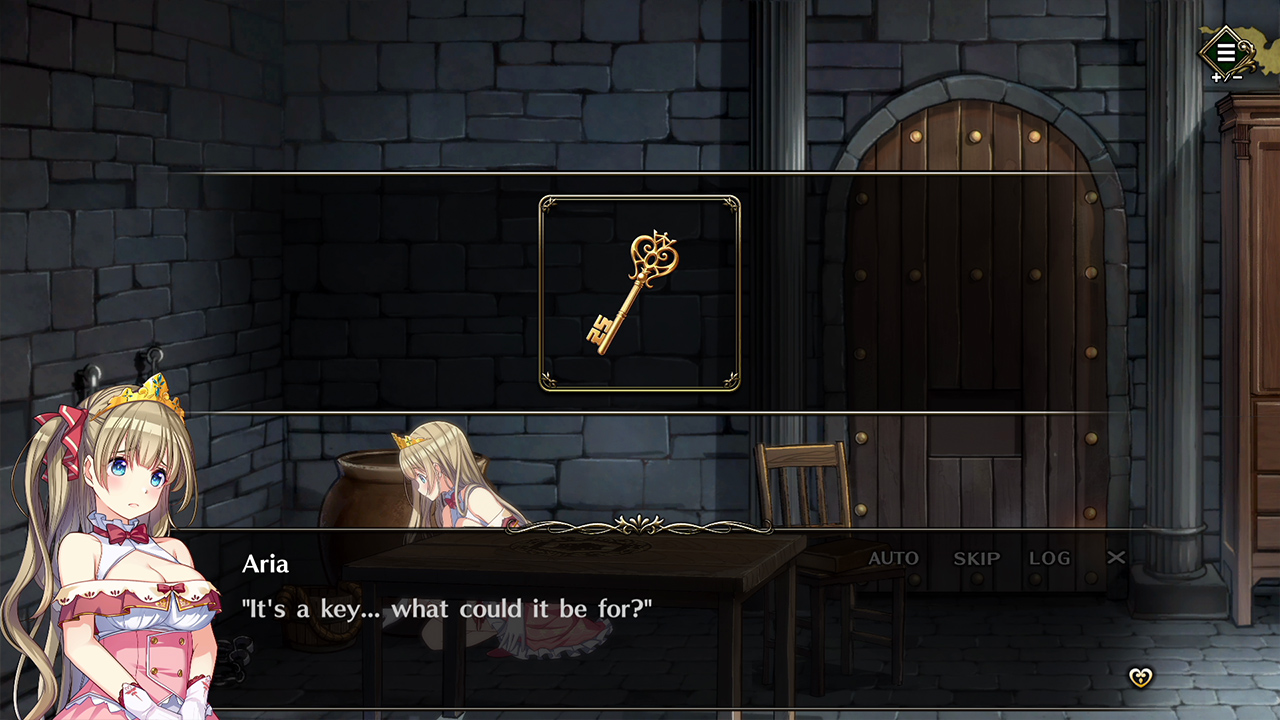Collapse the text window with the X control
Image resolution: width=1280 pixels, height=720 pixels.
(1117, 557)
